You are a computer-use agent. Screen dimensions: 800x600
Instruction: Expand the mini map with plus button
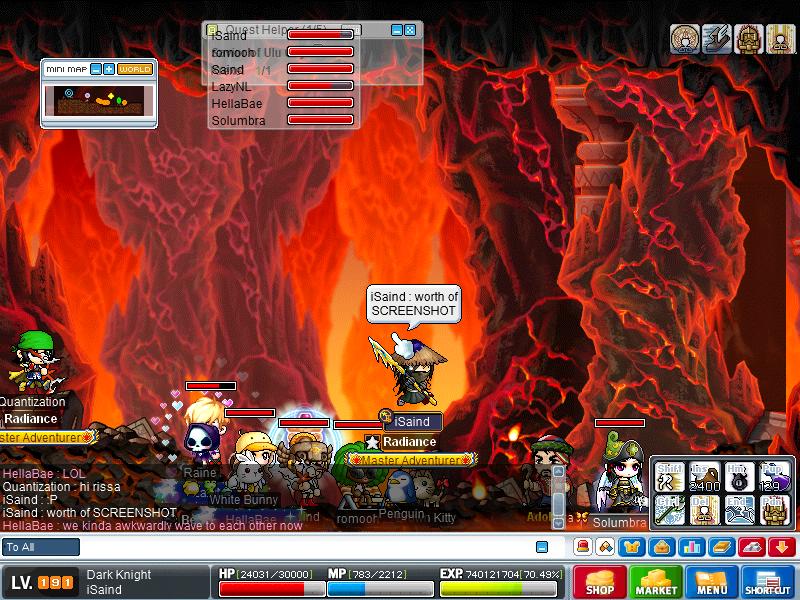pyautogui.click(x=109, y=69)
